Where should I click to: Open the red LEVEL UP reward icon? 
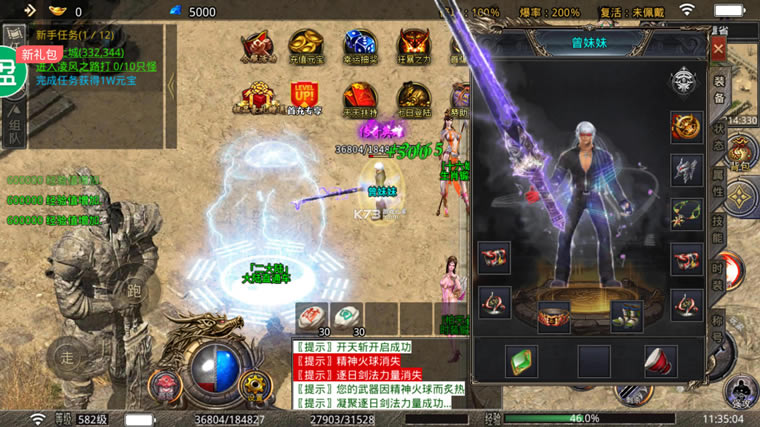pos(305,98)
